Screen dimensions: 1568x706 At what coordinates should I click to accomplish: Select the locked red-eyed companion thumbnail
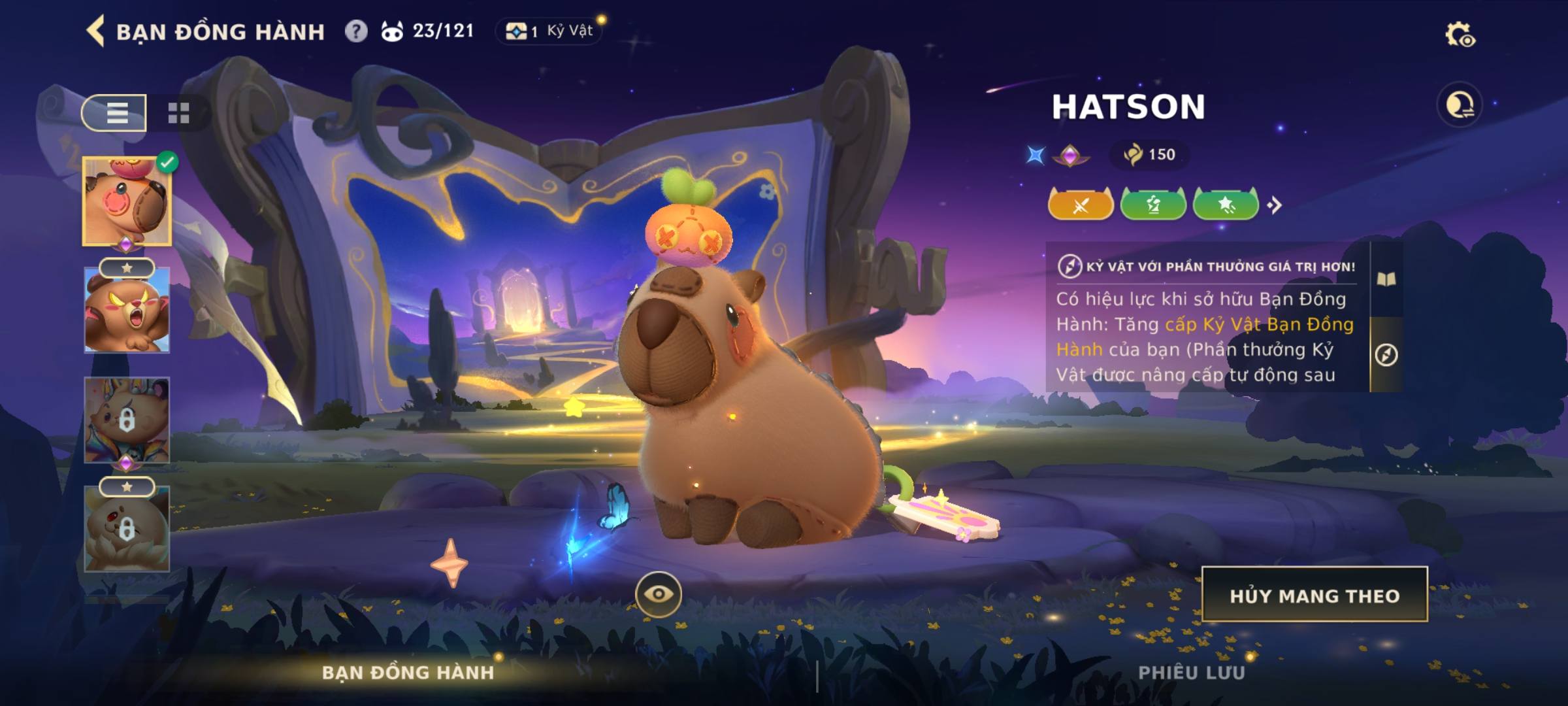[127, 529]
